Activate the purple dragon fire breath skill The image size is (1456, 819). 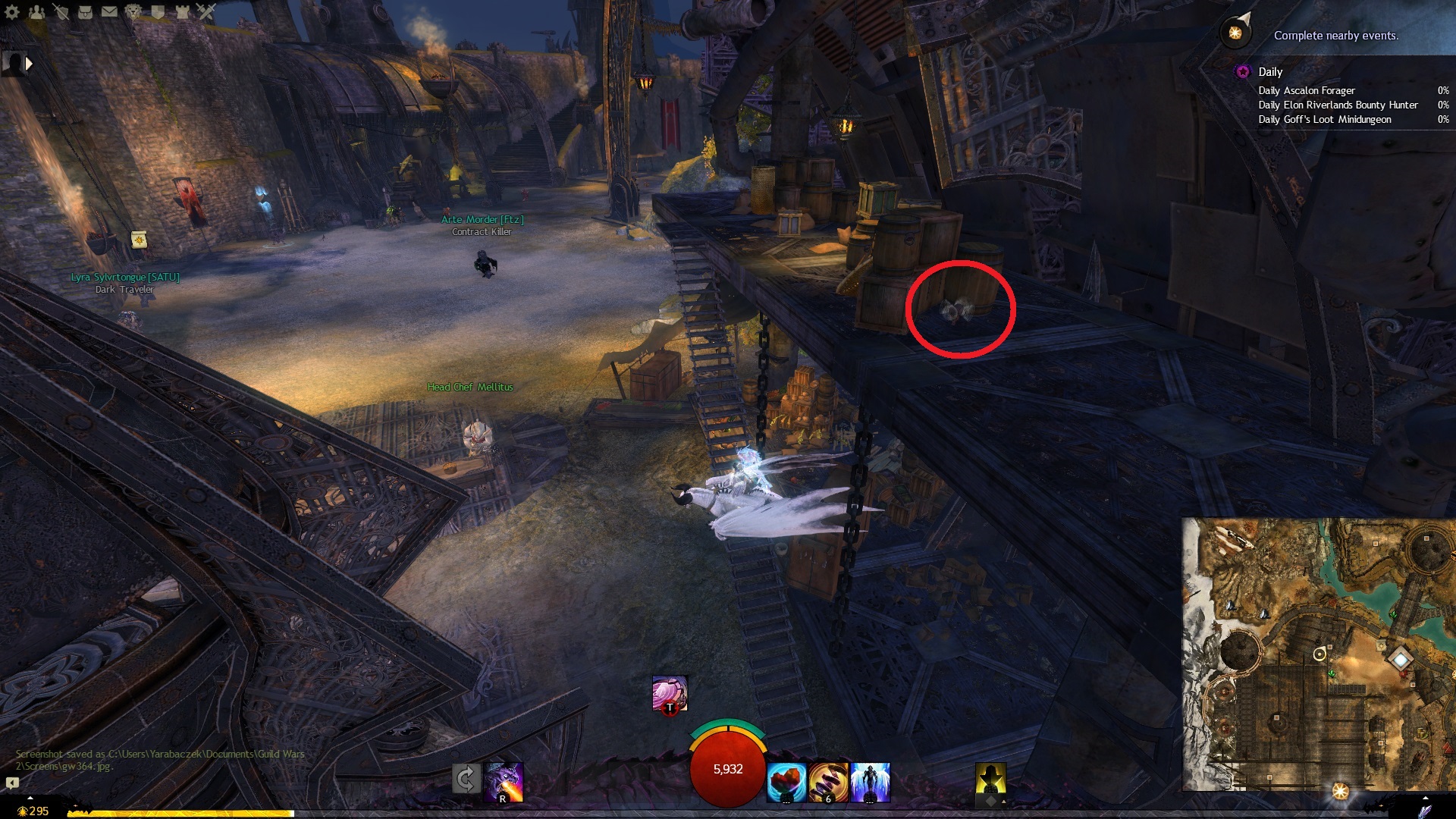click(504, 782)
